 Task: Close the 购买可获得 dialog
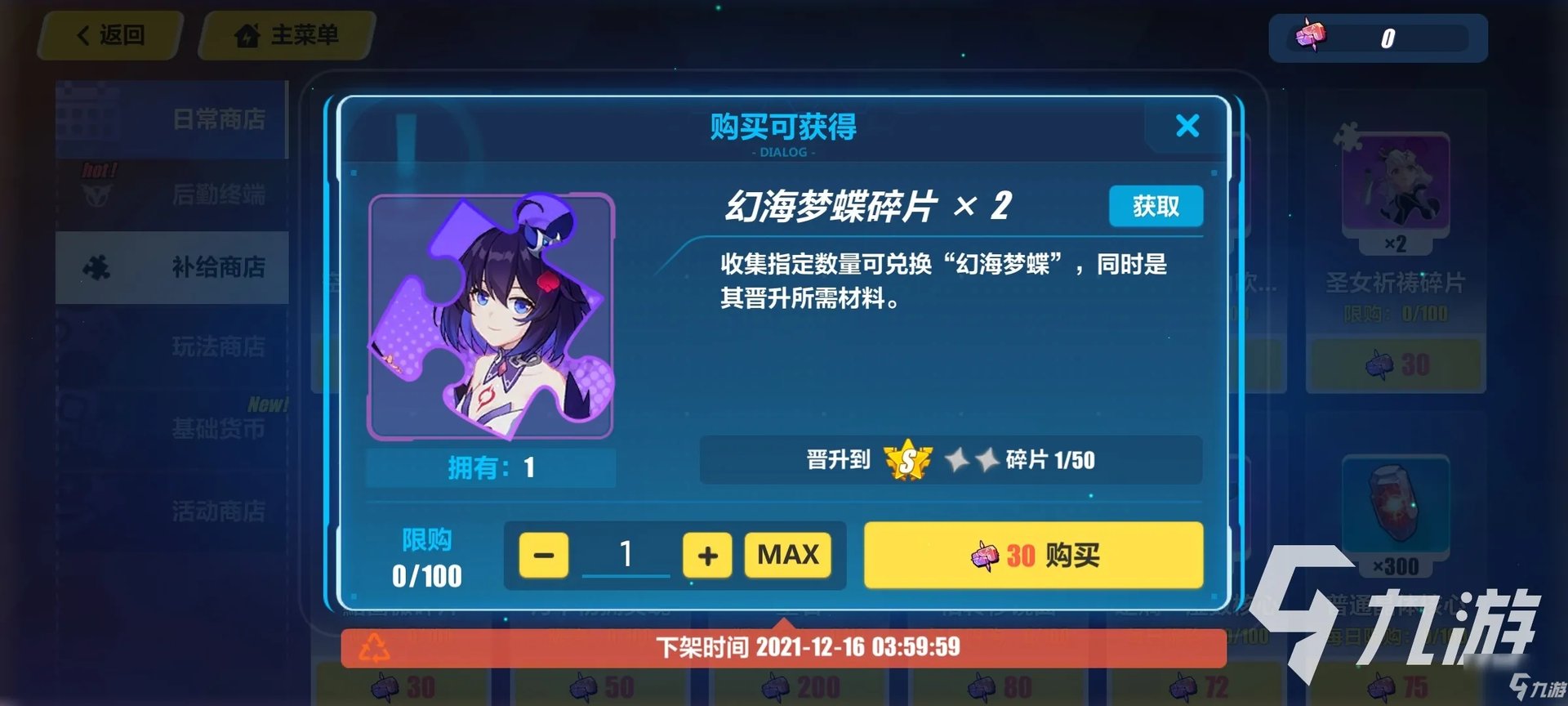1187,126
